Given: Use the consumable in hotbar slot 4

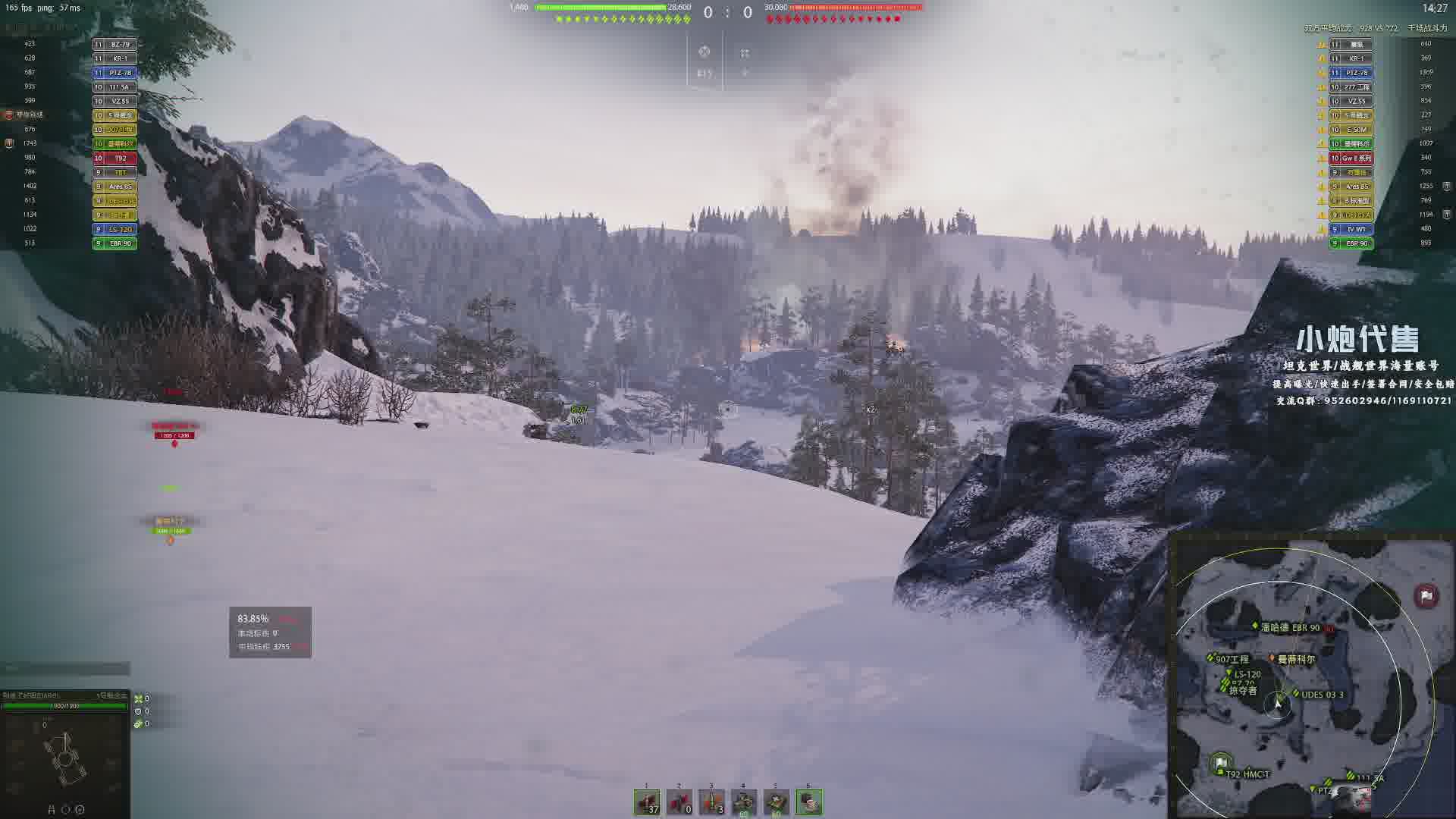Looking at the screenshot, I should pyautogui.click(x=744, y=802).
